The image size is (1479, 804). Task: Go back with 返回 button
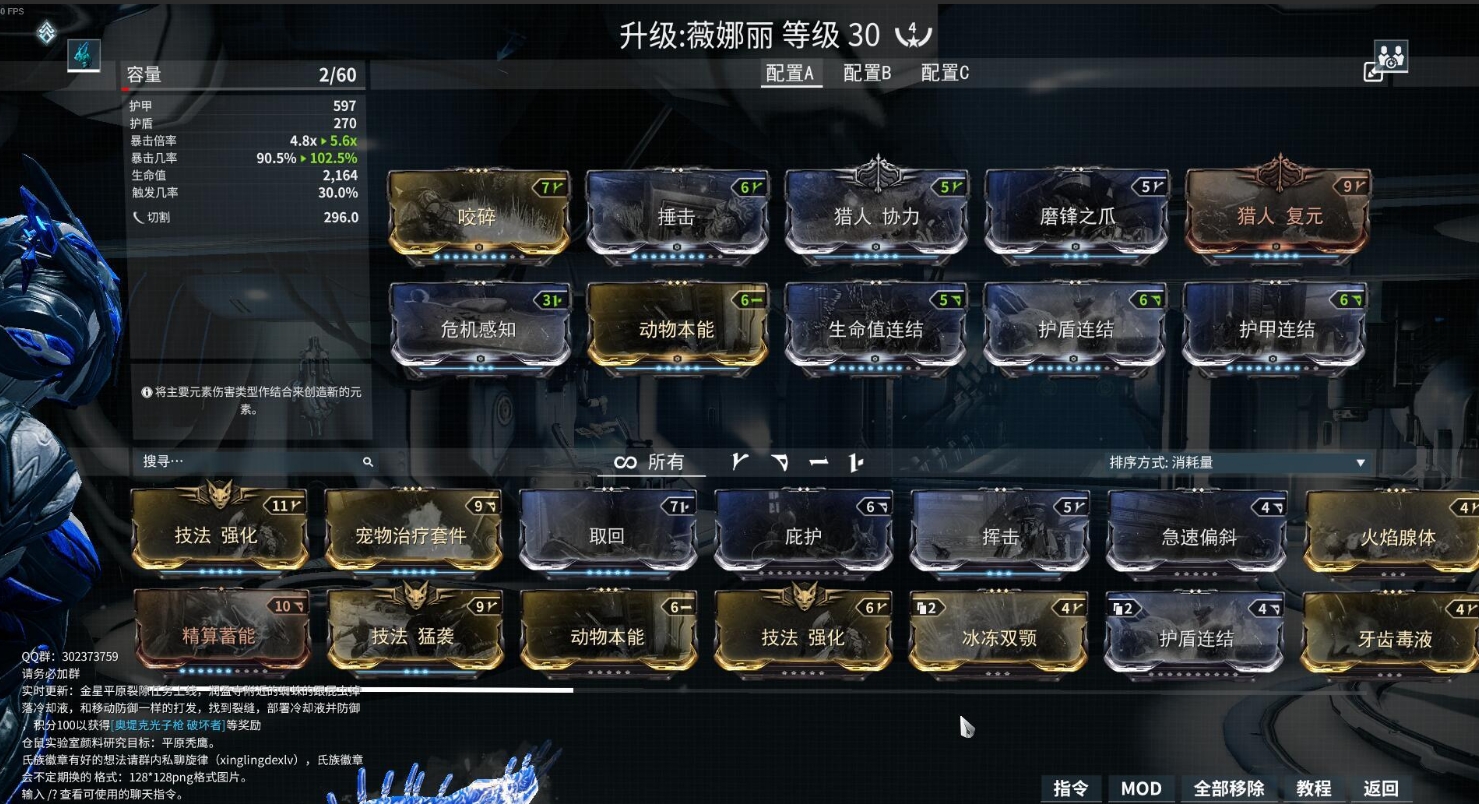pyautogui.click(x=1381, y=788)
